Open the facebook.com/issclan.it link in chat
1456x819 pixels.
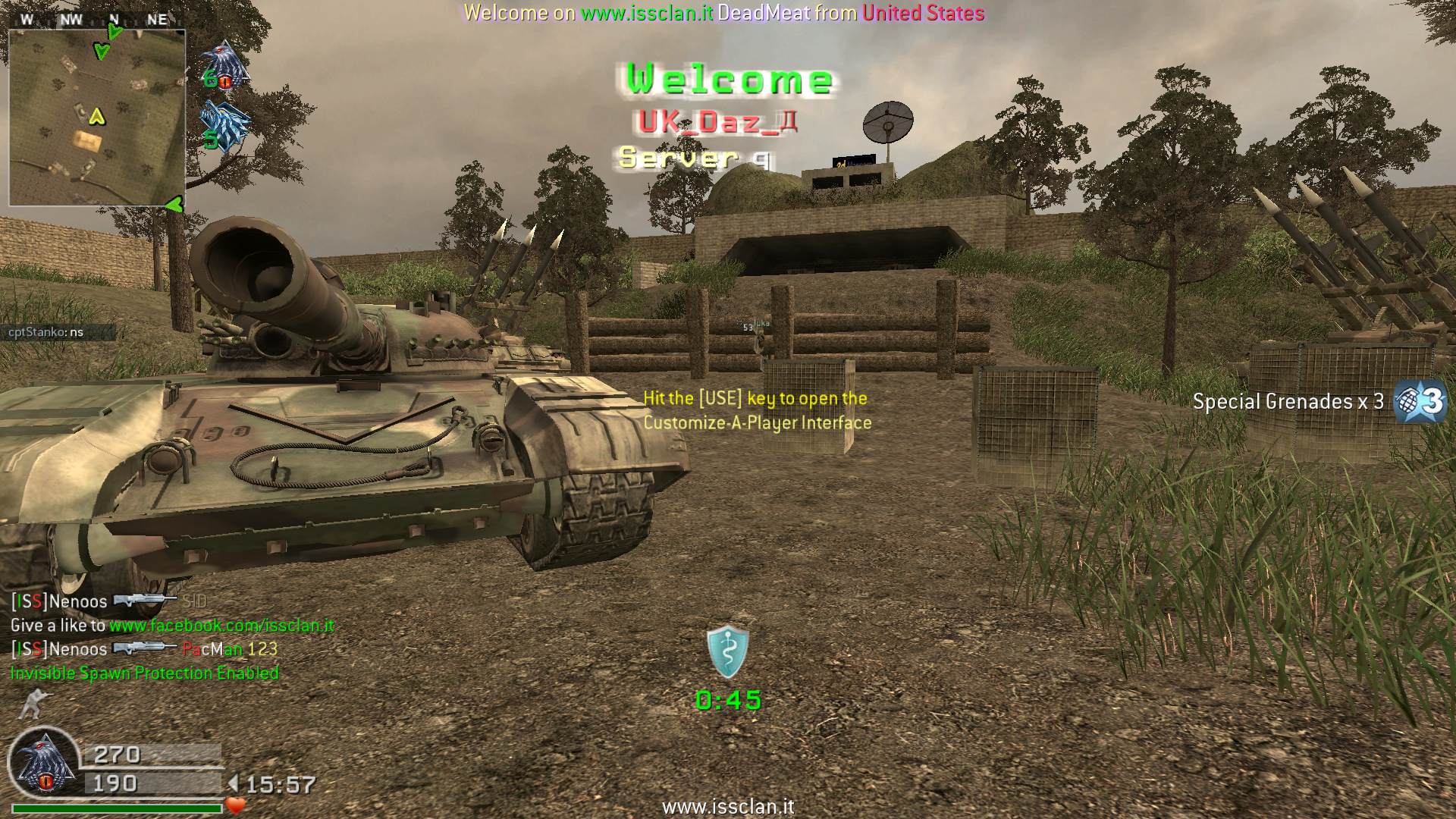[x=221, y=626]
